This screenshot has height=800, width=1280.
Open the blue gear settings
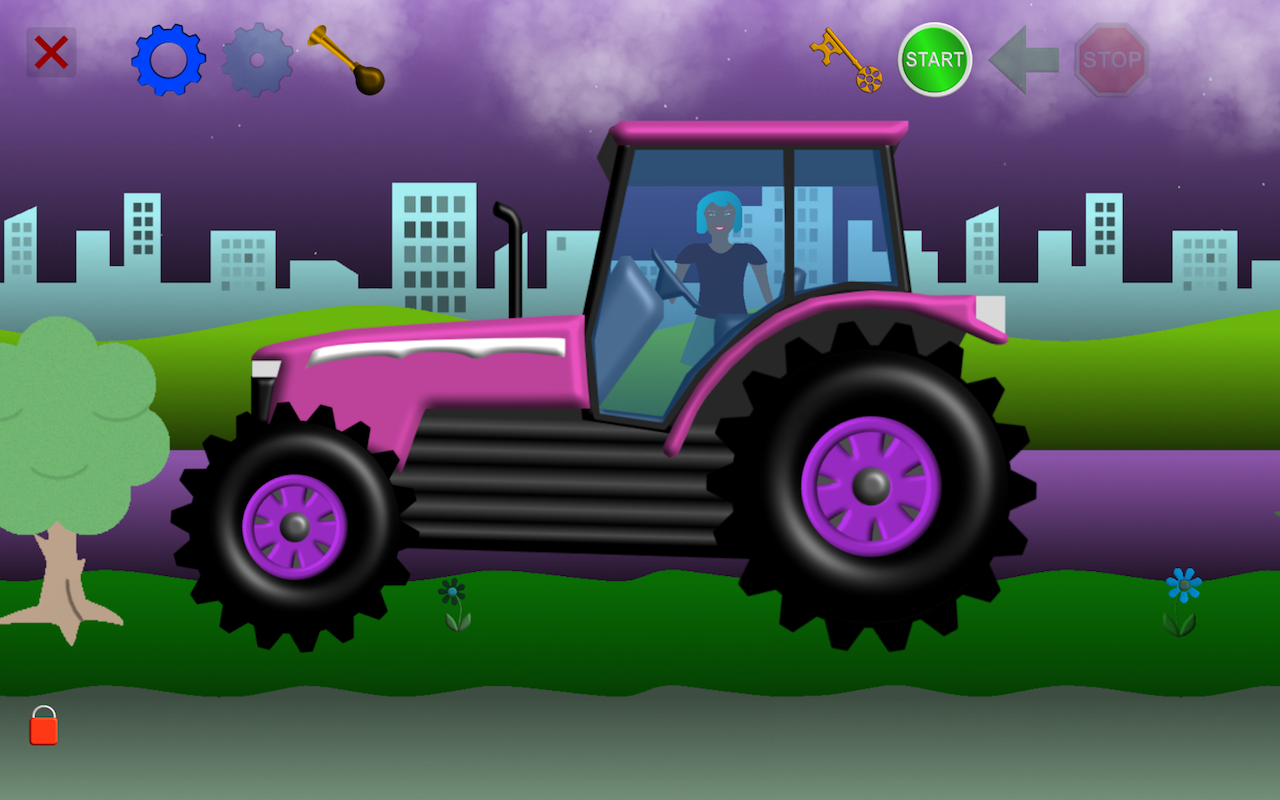point(168,60)
